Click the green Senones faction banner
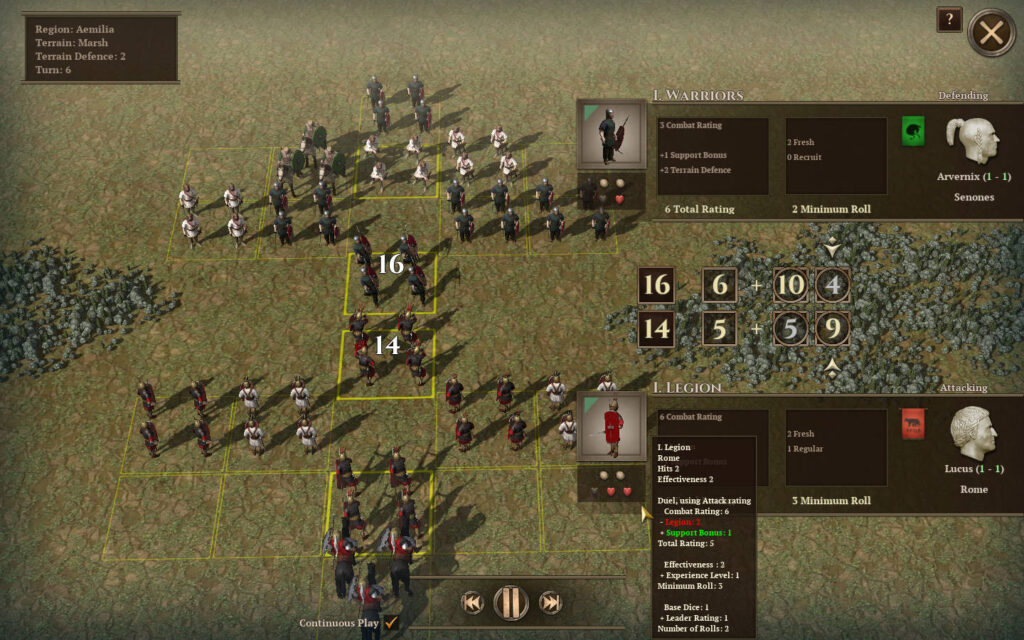The image size is (1024, 640). [913, 131]
